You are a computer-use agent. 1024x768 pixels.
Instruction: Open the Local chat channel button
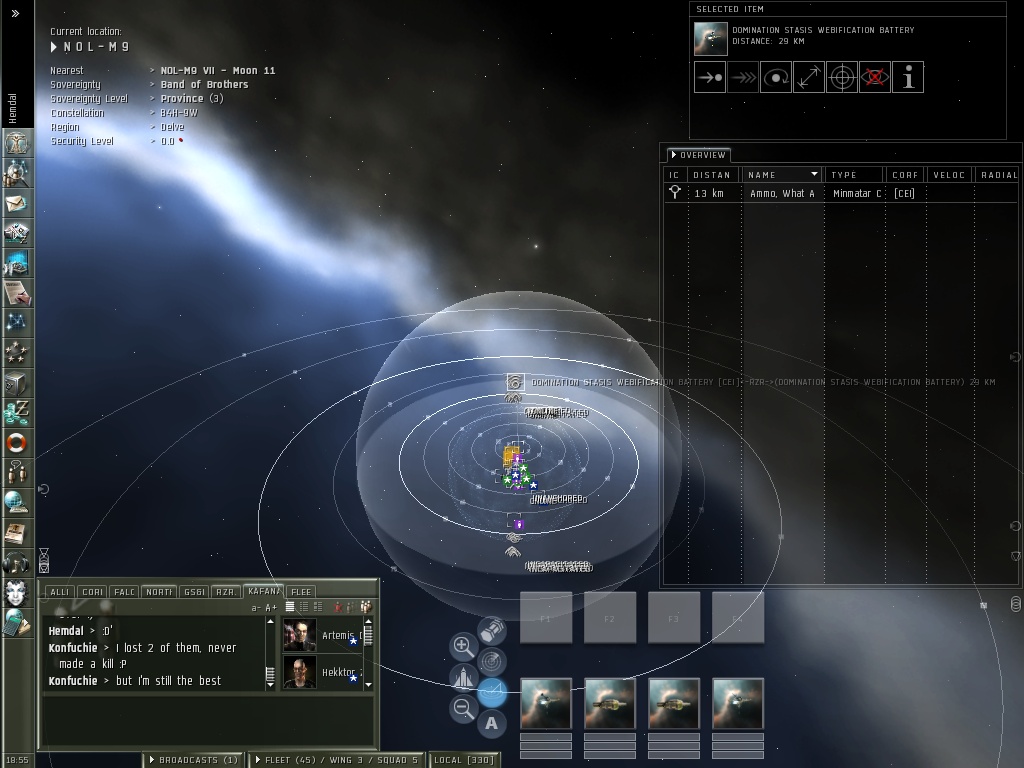[x=463, y=760]
